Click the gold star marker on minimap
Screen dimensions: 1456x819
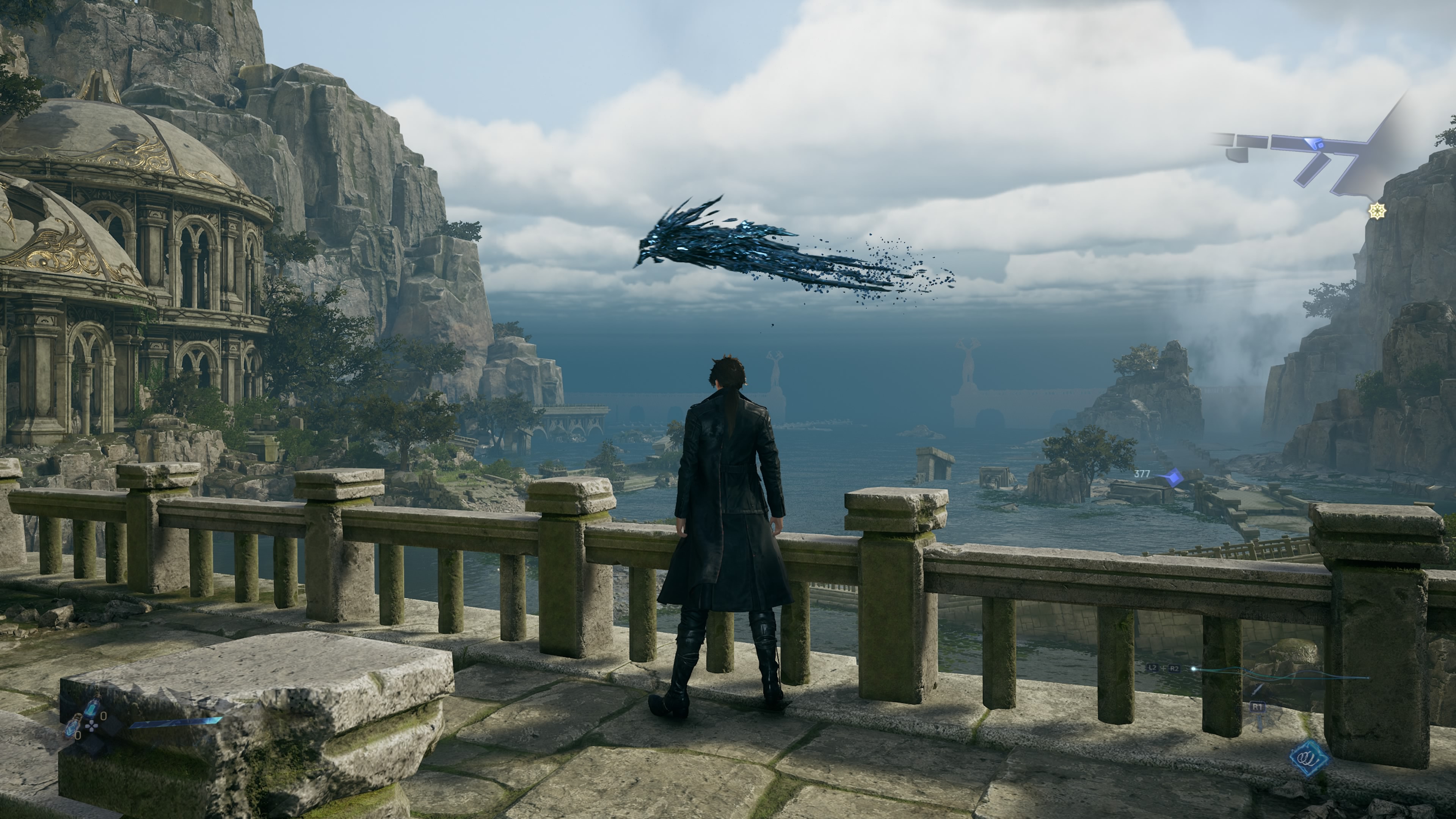(x=1378, y=211)
